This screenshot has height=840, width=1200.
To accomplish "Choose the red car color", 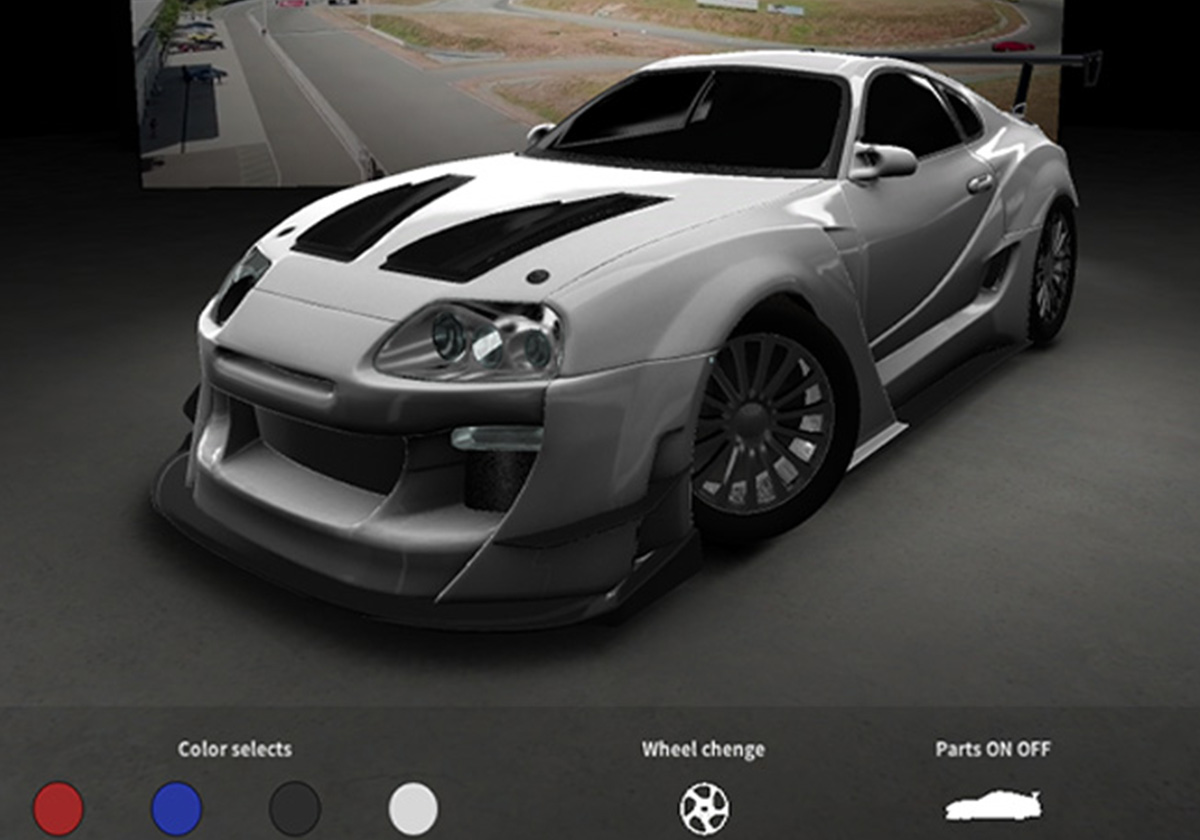I will (58, 808).
